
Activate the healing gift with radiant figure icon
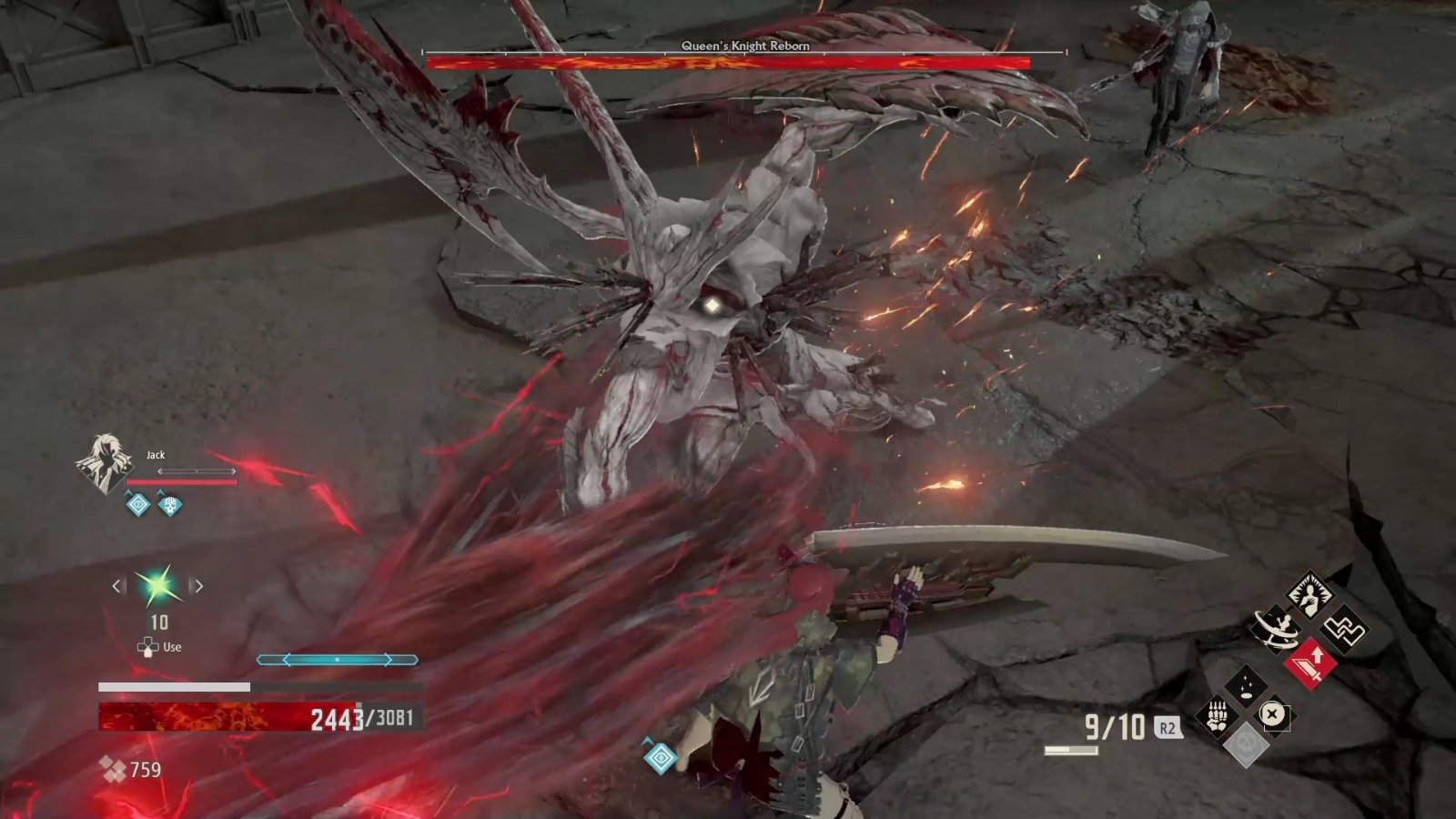point(1310,593)
